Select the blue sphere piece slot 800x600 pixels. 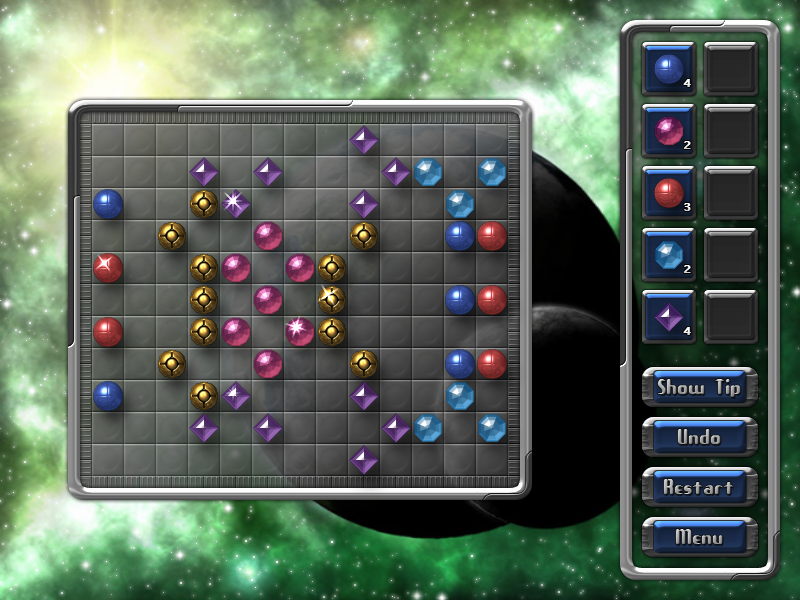(x=668, y=68)
